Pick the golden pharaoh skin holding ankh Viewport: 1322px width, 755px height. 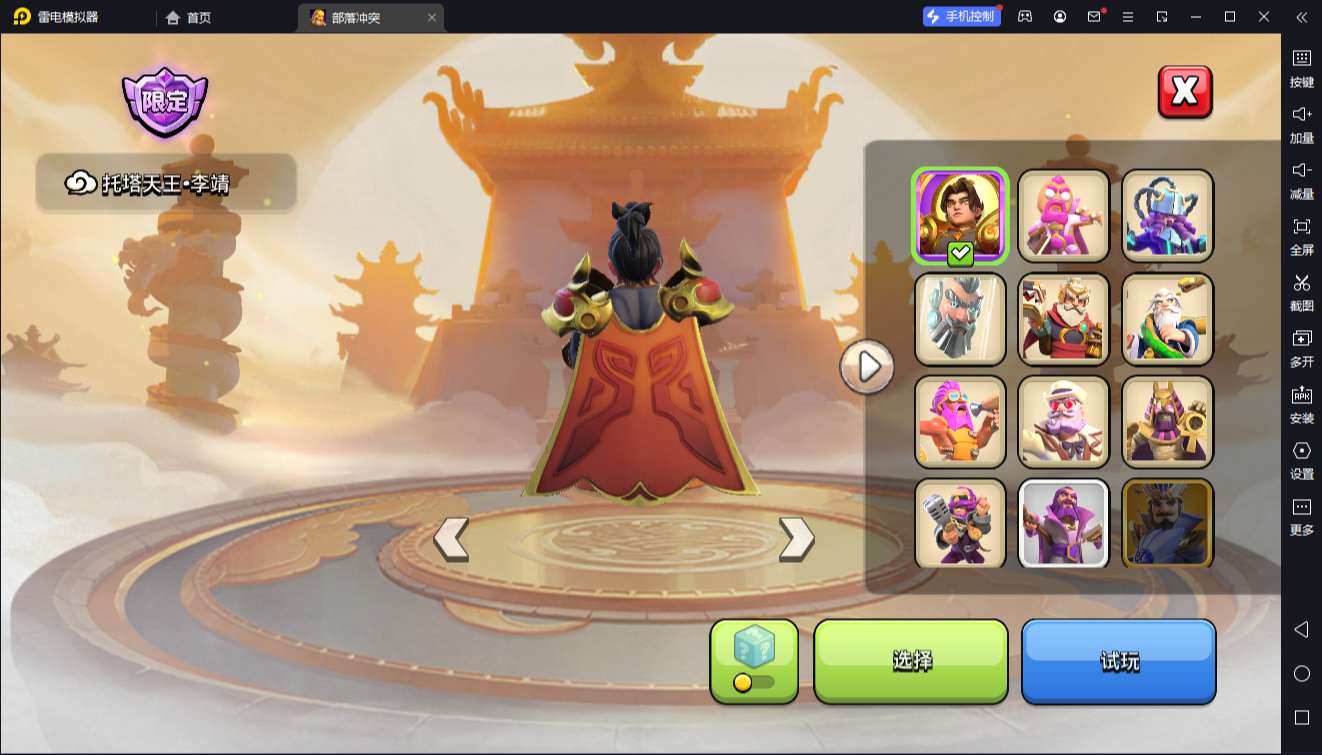1168,421
